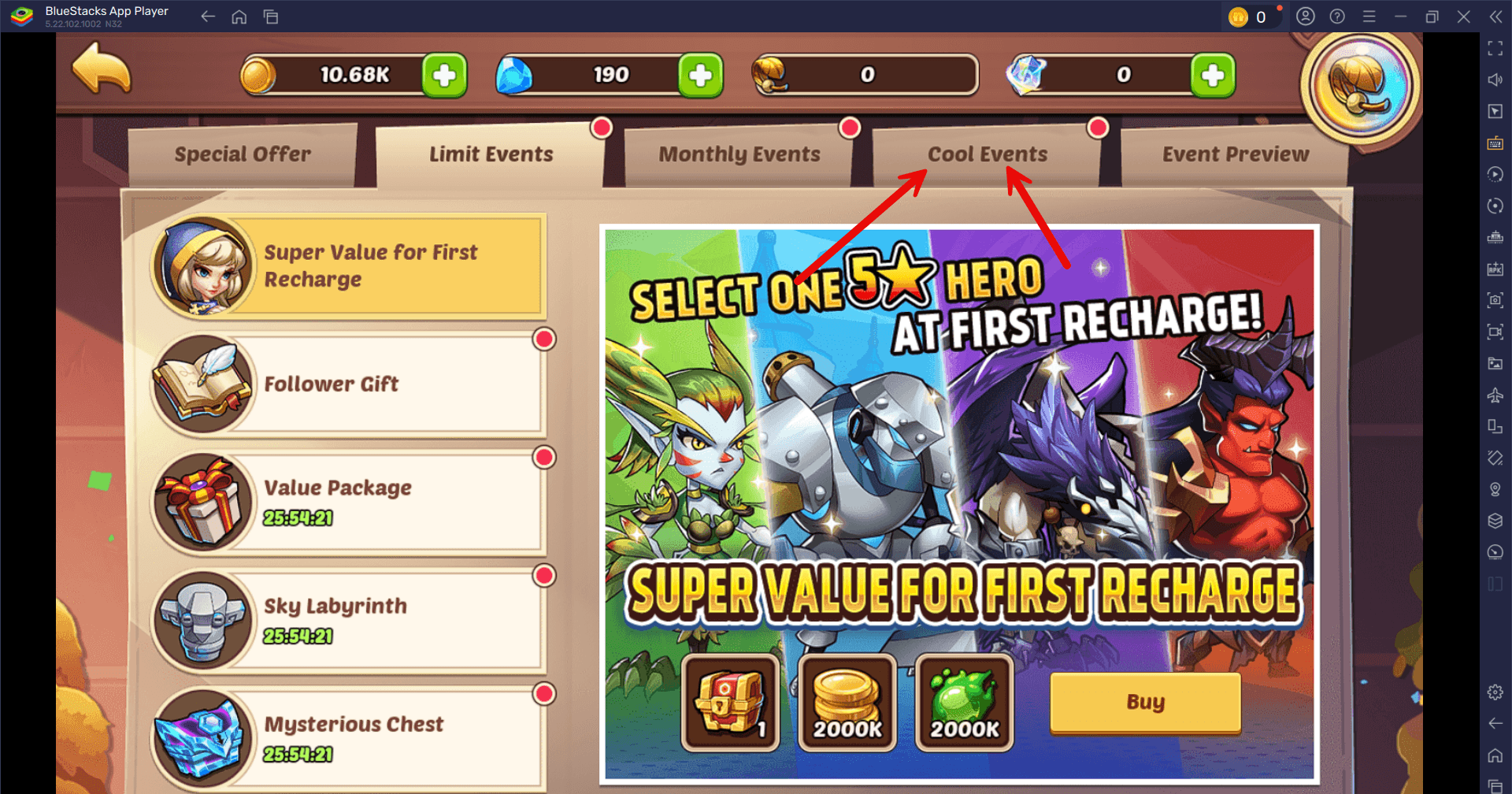The image size is (1512, 794).
Task: Click the green plus next to diamonds
Action: coord(700,75)
